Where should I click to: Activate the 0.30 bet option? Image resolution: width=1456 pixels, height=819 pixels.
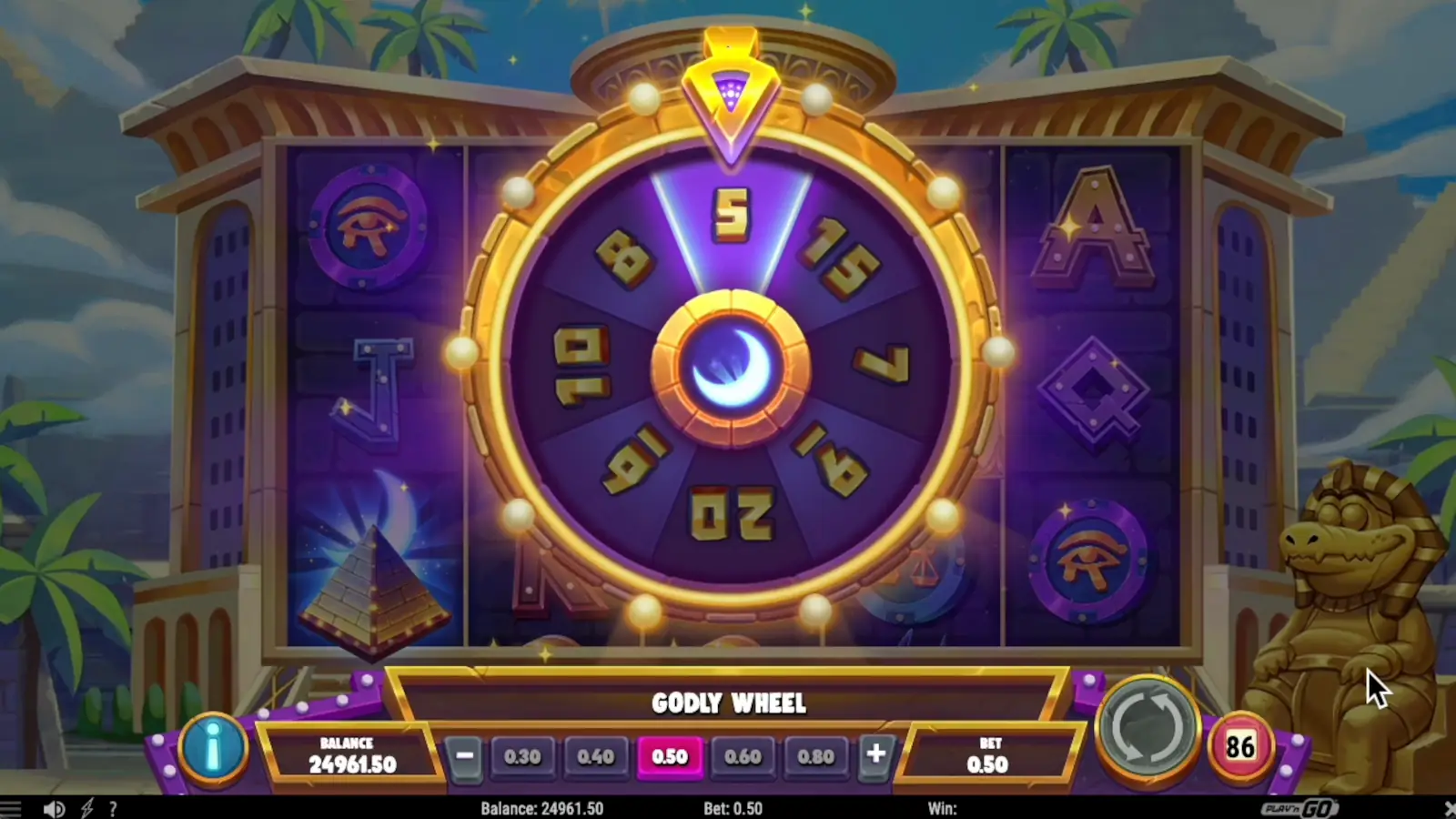click(523, 756)
